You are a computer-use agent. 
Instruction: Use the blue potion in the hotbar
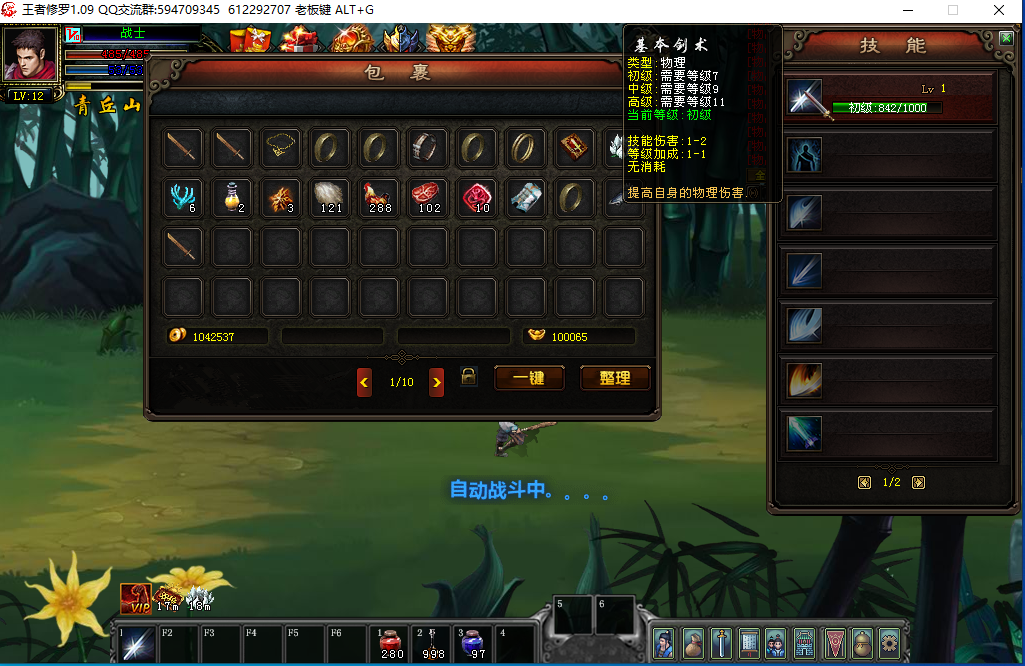tap(472, 642)
